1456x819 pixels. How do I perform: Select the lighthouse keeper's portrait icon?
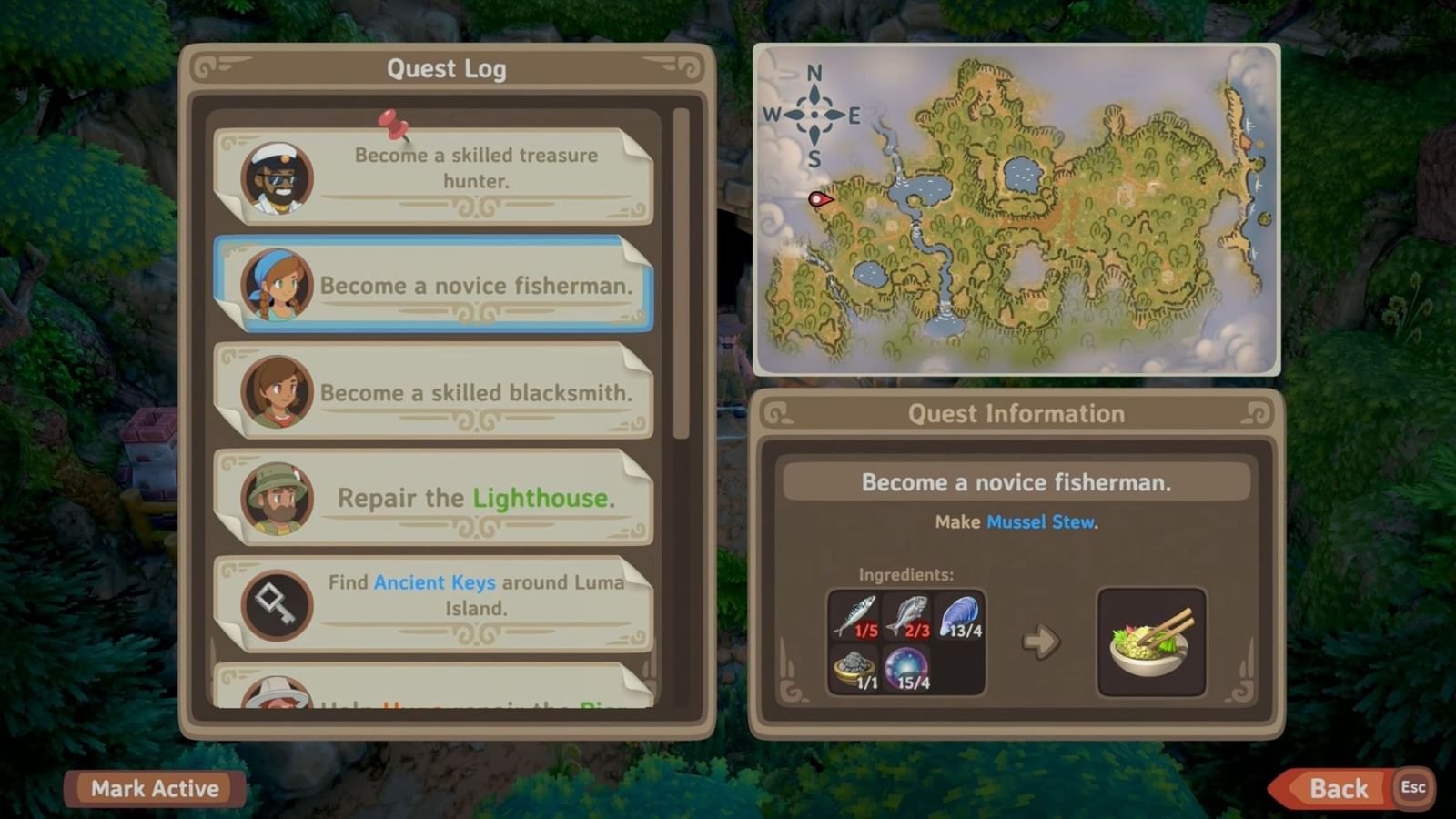click(276, 500)
